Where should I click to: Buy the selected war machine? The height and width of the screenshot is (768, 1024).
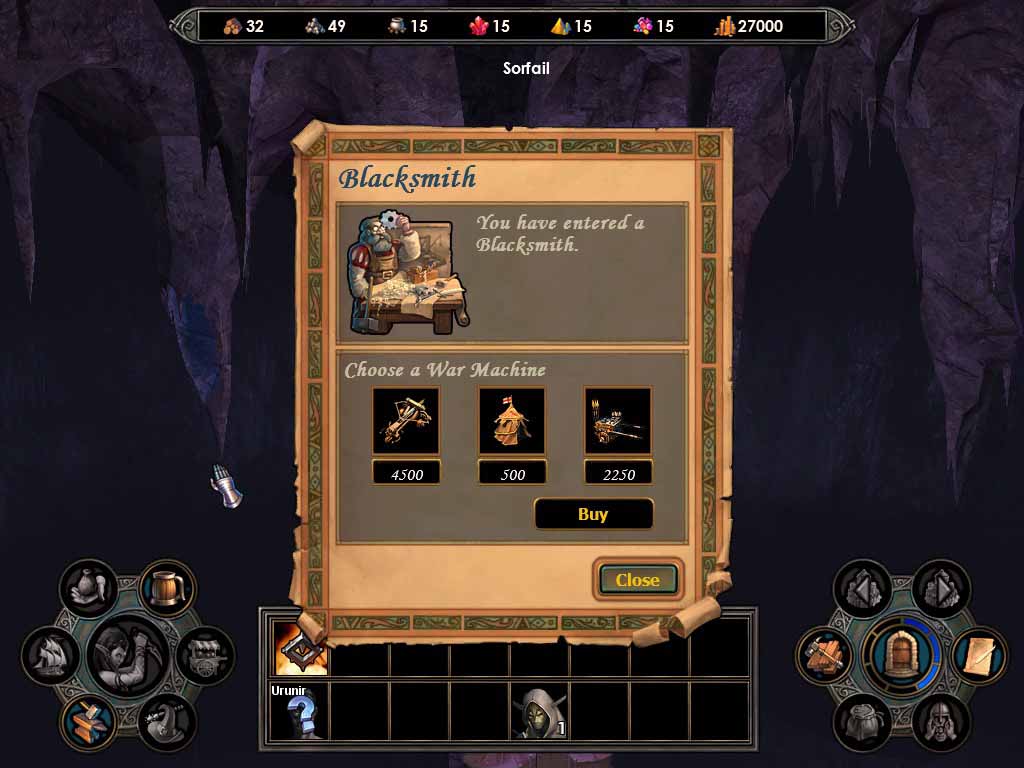click(593, 514)
